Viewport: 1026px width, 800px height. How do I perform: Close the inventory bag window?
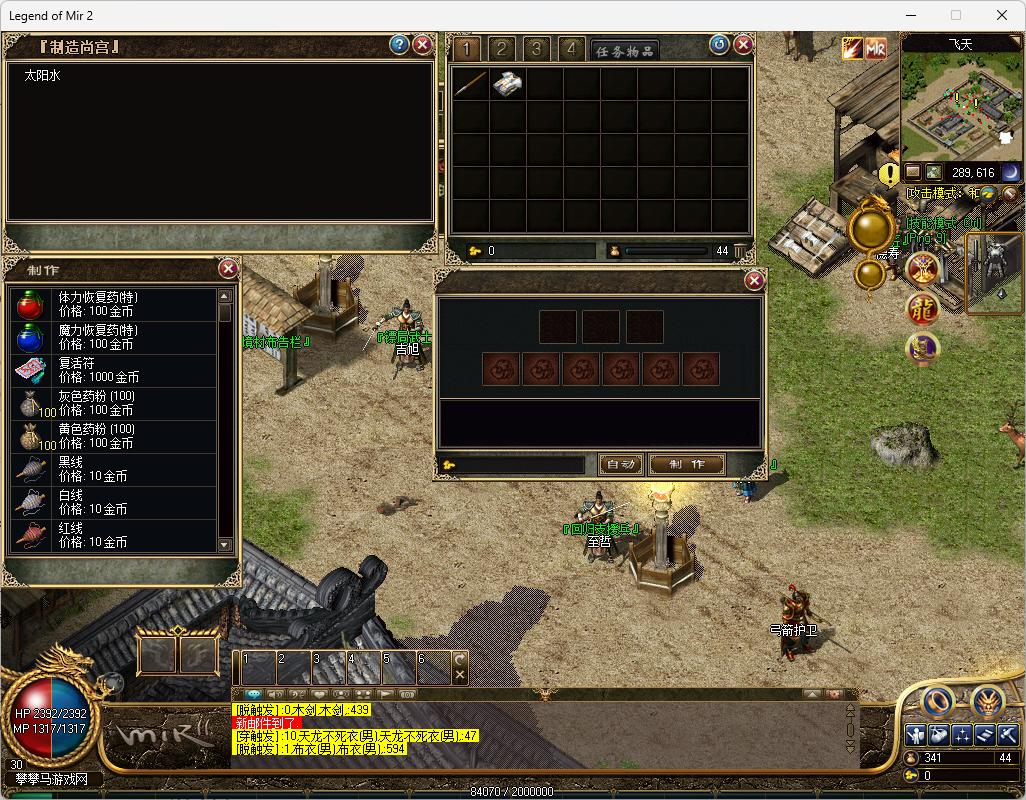click(743, 44)
